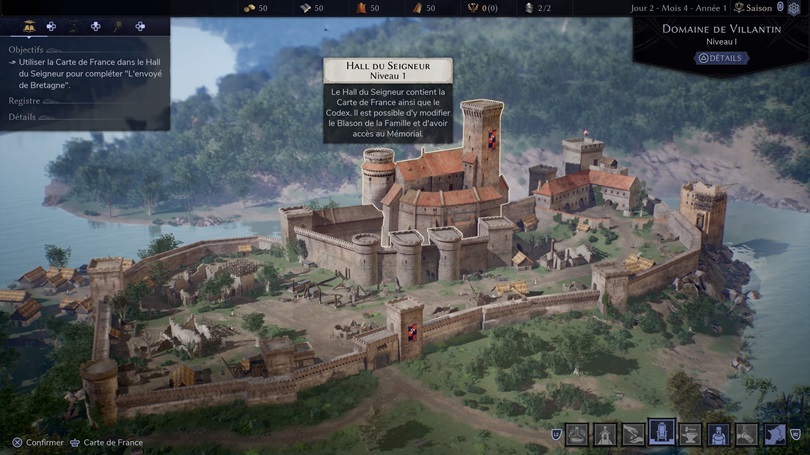This screenshot has width=810, height=455.
Task: Select the armored knight icon
Action: pyautogui.click(x=718, y=434)
